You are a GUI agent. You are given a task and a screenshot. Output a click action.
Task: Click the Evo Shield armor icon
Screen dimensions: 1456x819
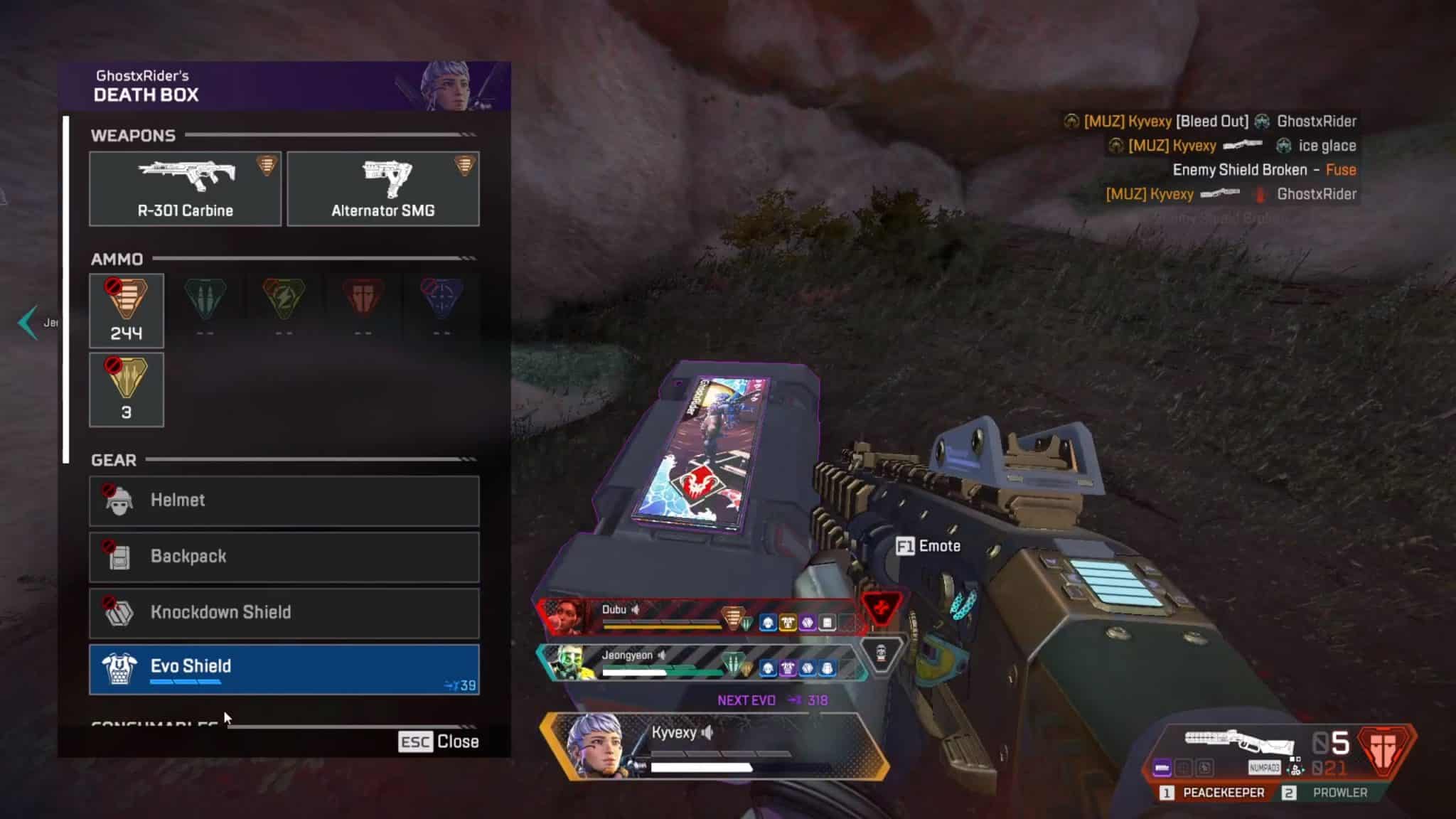(121, 667)
